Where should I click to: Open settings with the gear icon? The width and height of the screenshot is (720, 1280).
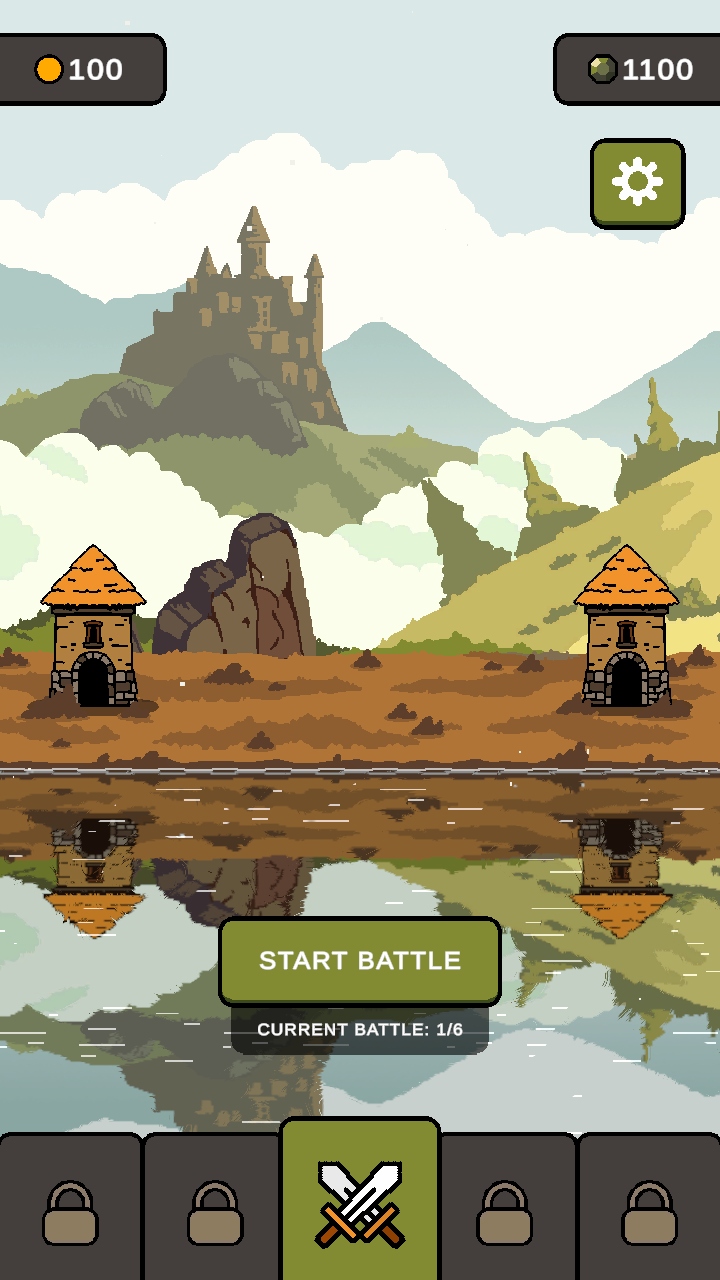tap(637, 182)
